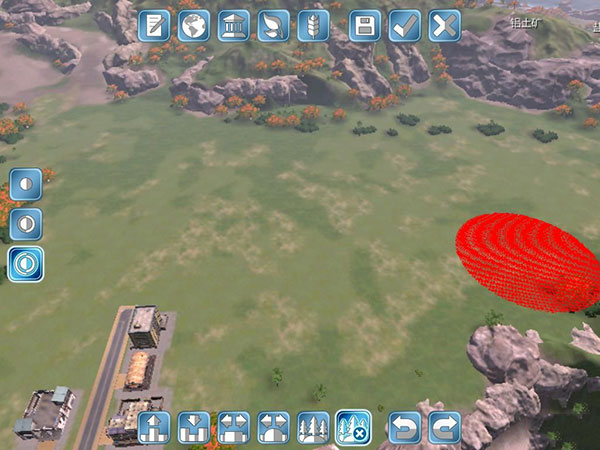Select the flatten terrain tool with flat base
The image size is (600, 450).
click(x=234, y=427)
